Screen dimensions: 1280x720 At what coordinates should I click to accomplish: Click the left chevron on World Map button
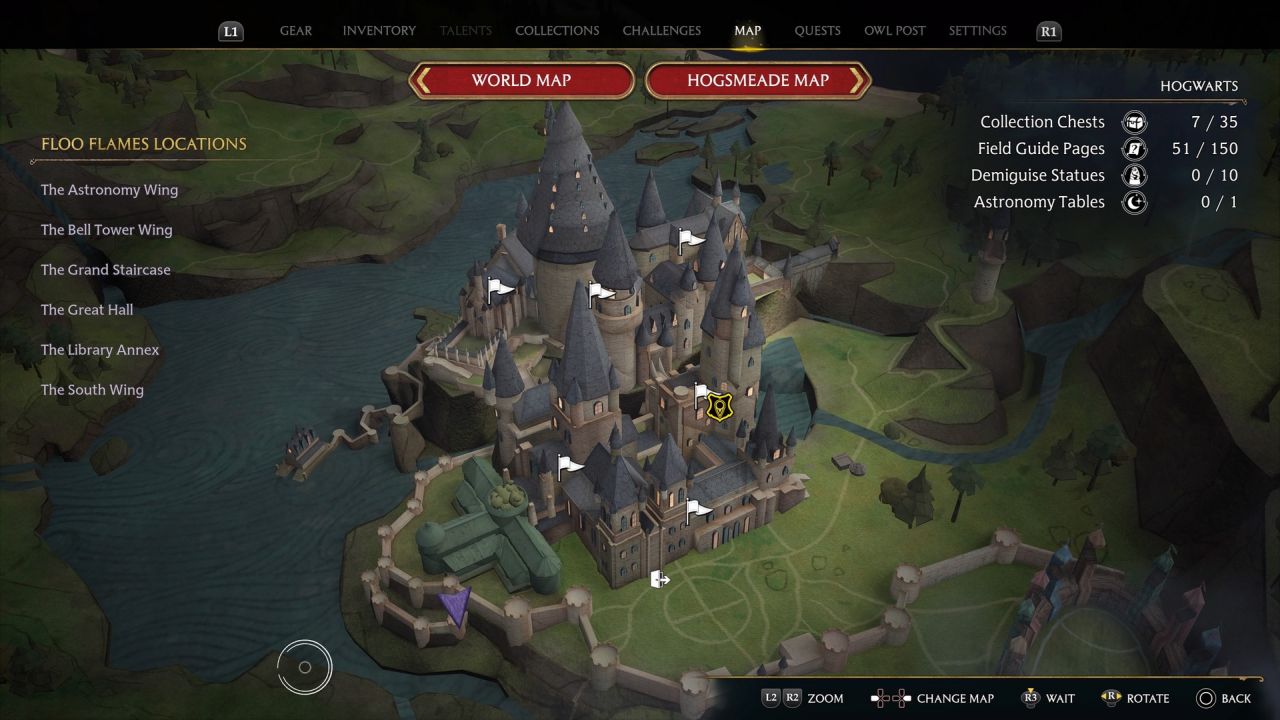coord(424,81)
